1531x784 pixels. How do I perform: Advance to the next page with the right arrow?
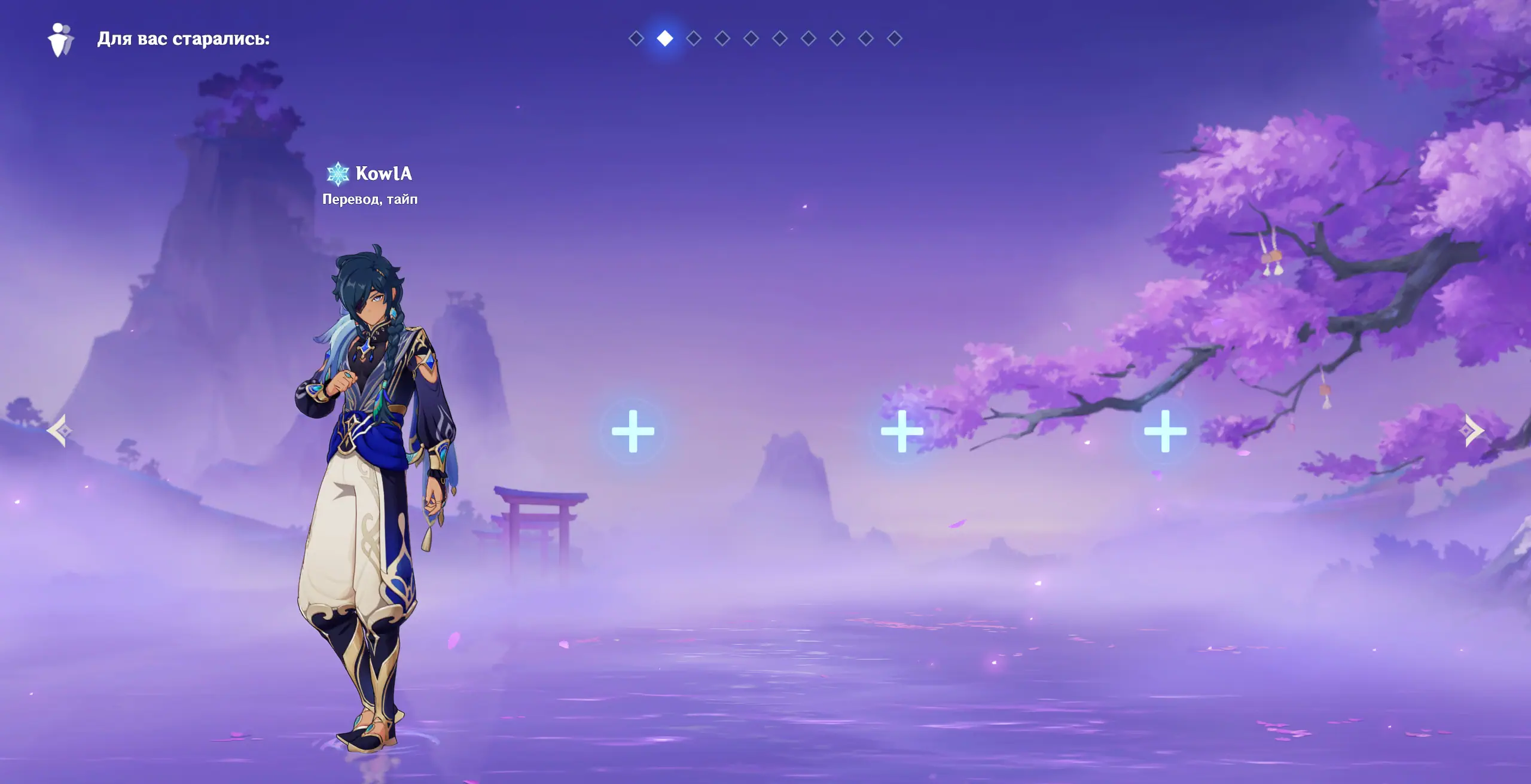[x=1474, y=431]
